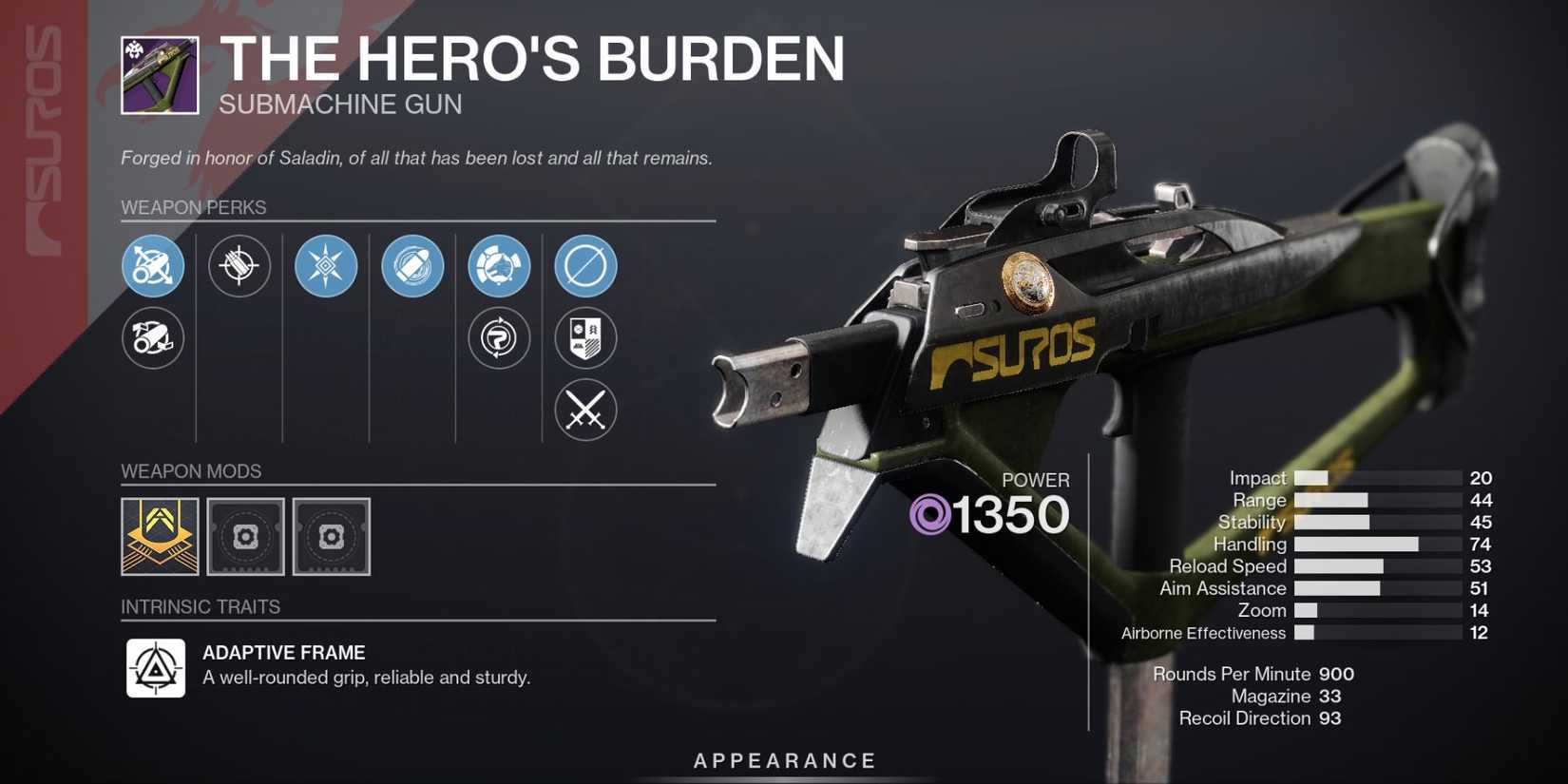Image resolution: width=1568 pixels, height=784 pixels.
Task: Select the magazine perk in the second column
Action: 239,266
